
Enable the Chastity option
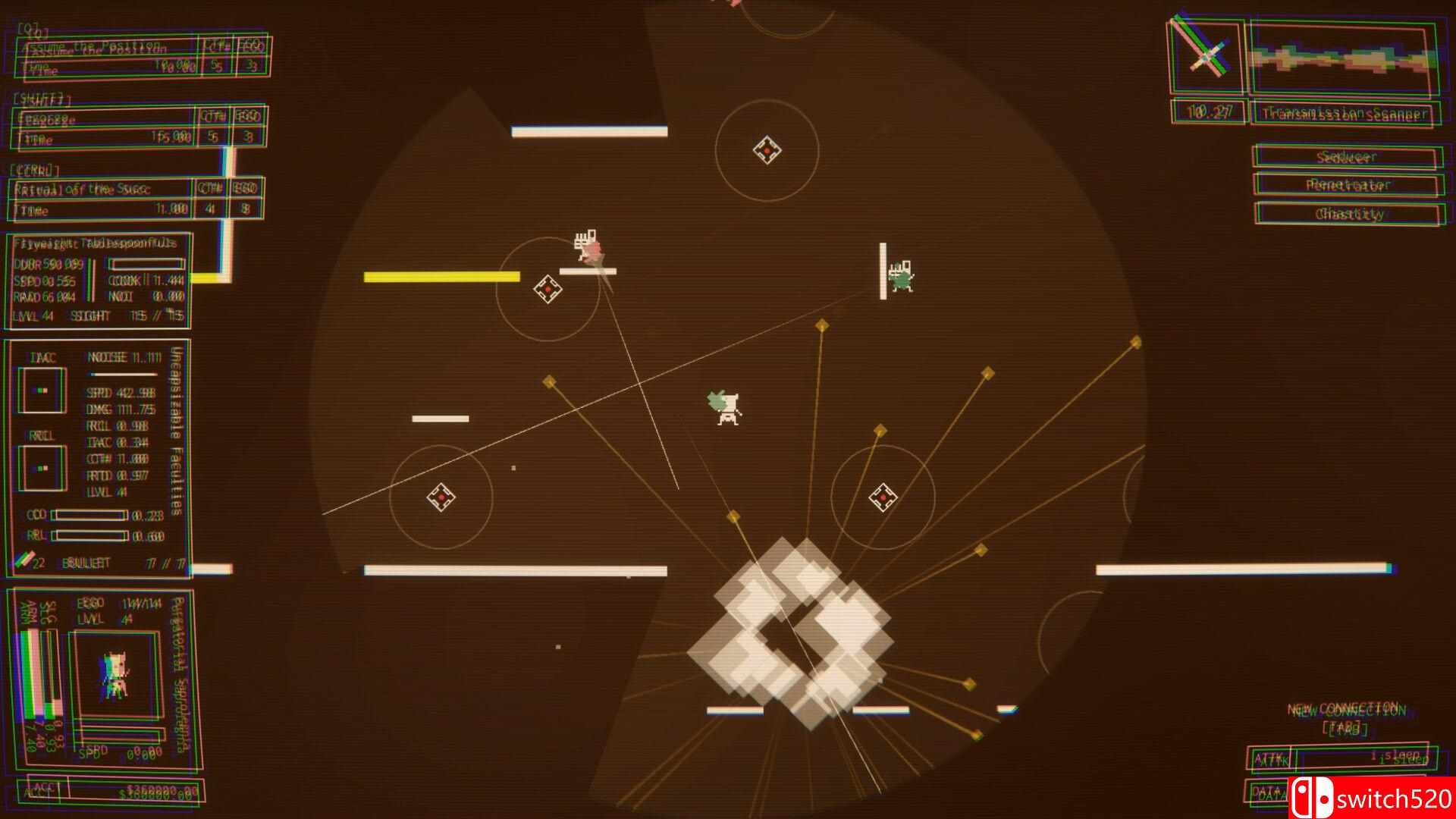click(1345, 214)
